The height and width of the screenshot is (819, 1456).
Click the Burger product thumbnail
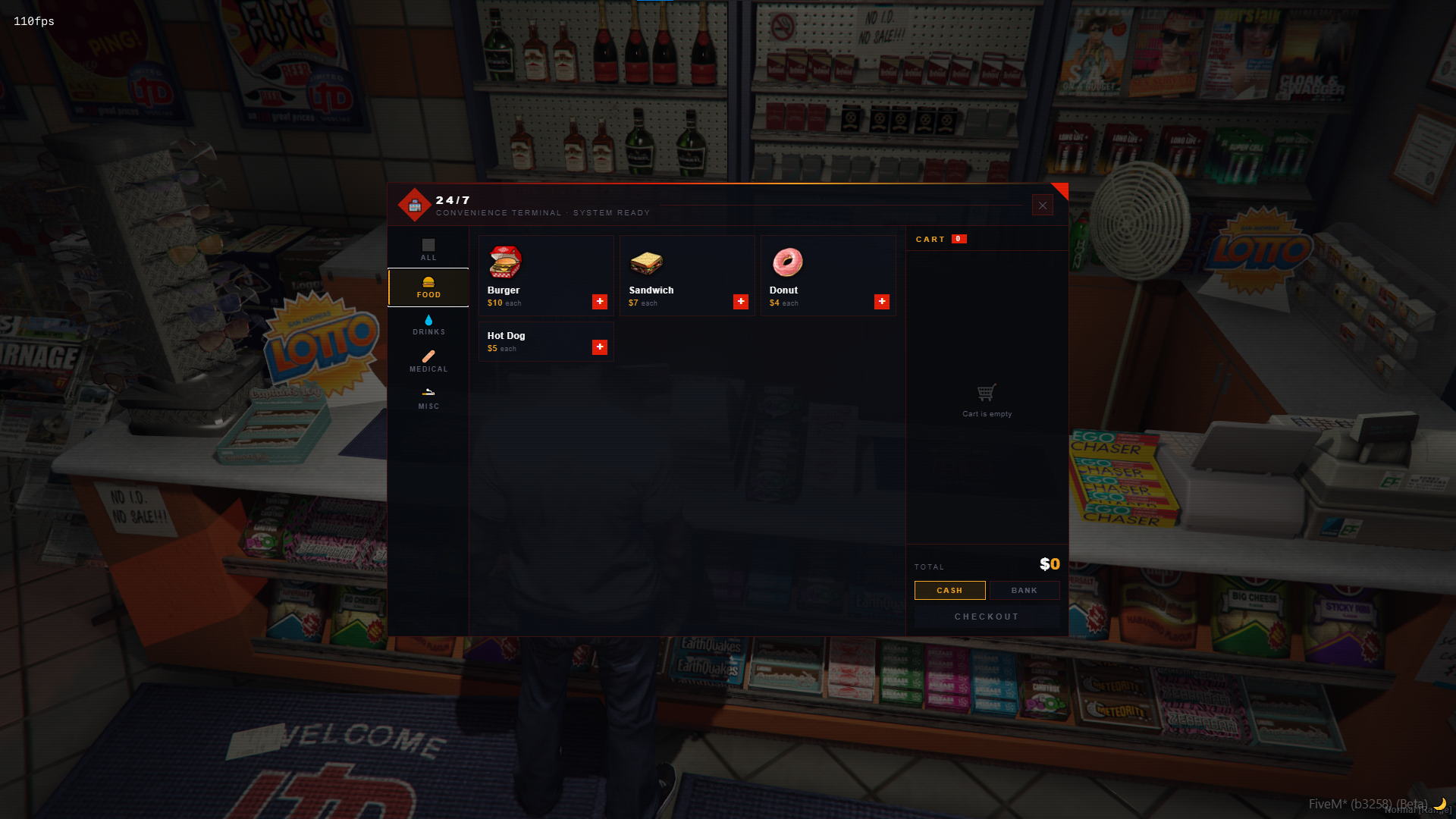[507, 261]
